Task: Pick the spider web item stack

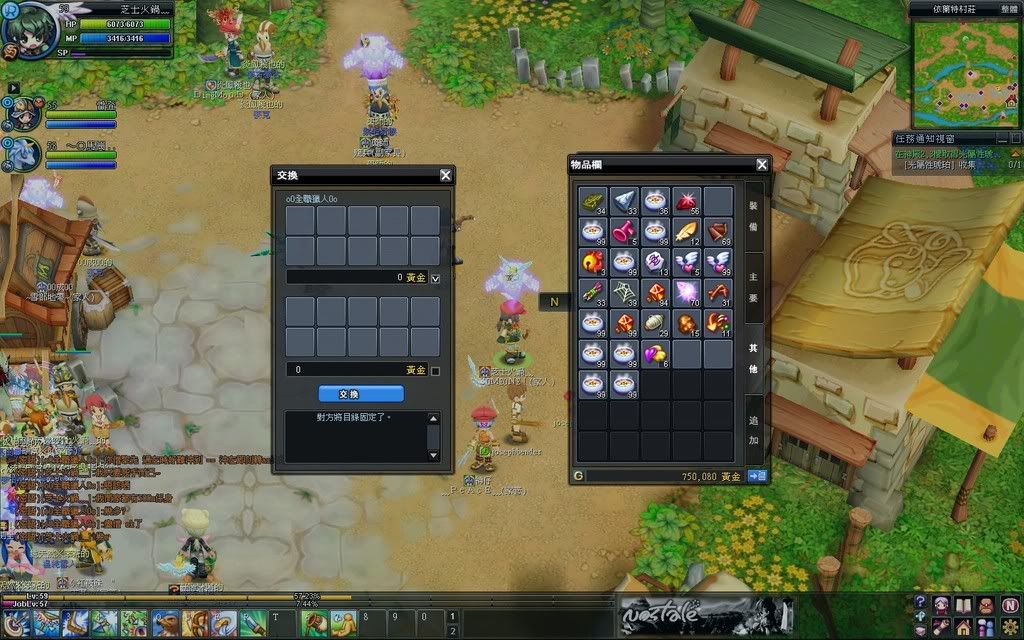Action: (x=625, y=293)
